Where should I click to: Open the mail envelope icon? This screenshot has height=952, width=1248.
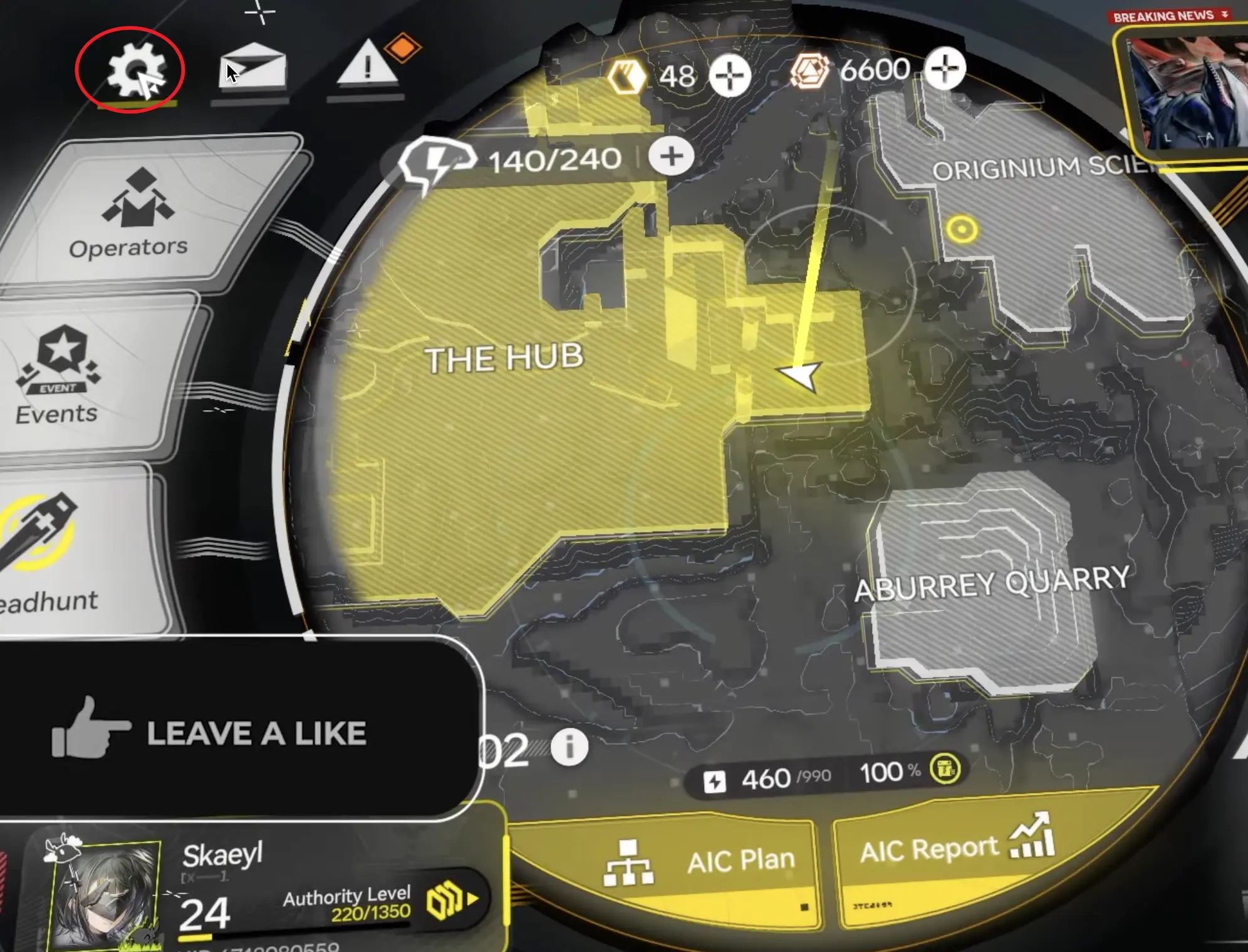coord(254,68)
